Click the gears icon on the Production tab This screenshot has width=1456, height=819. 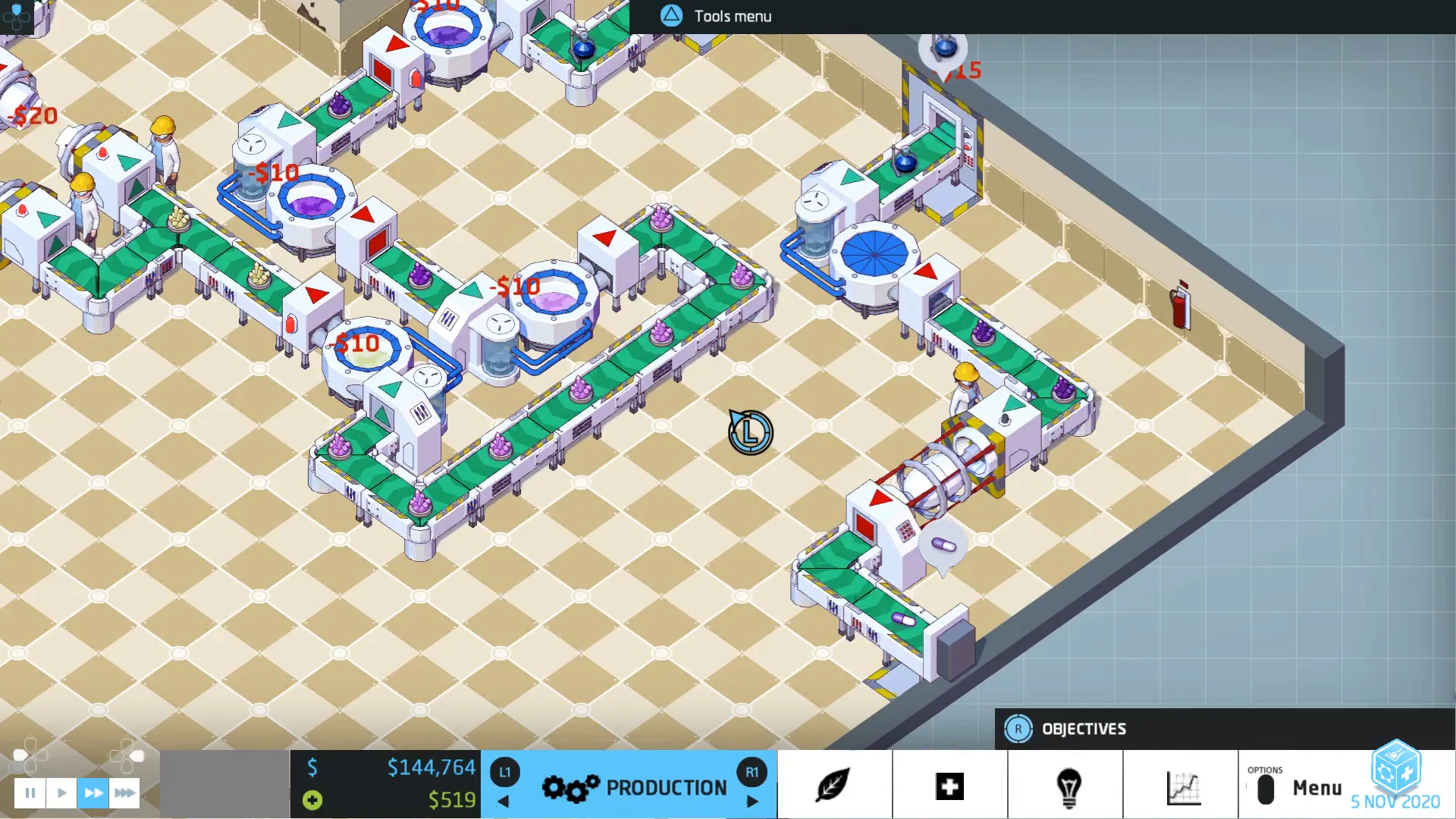point(570,788)
